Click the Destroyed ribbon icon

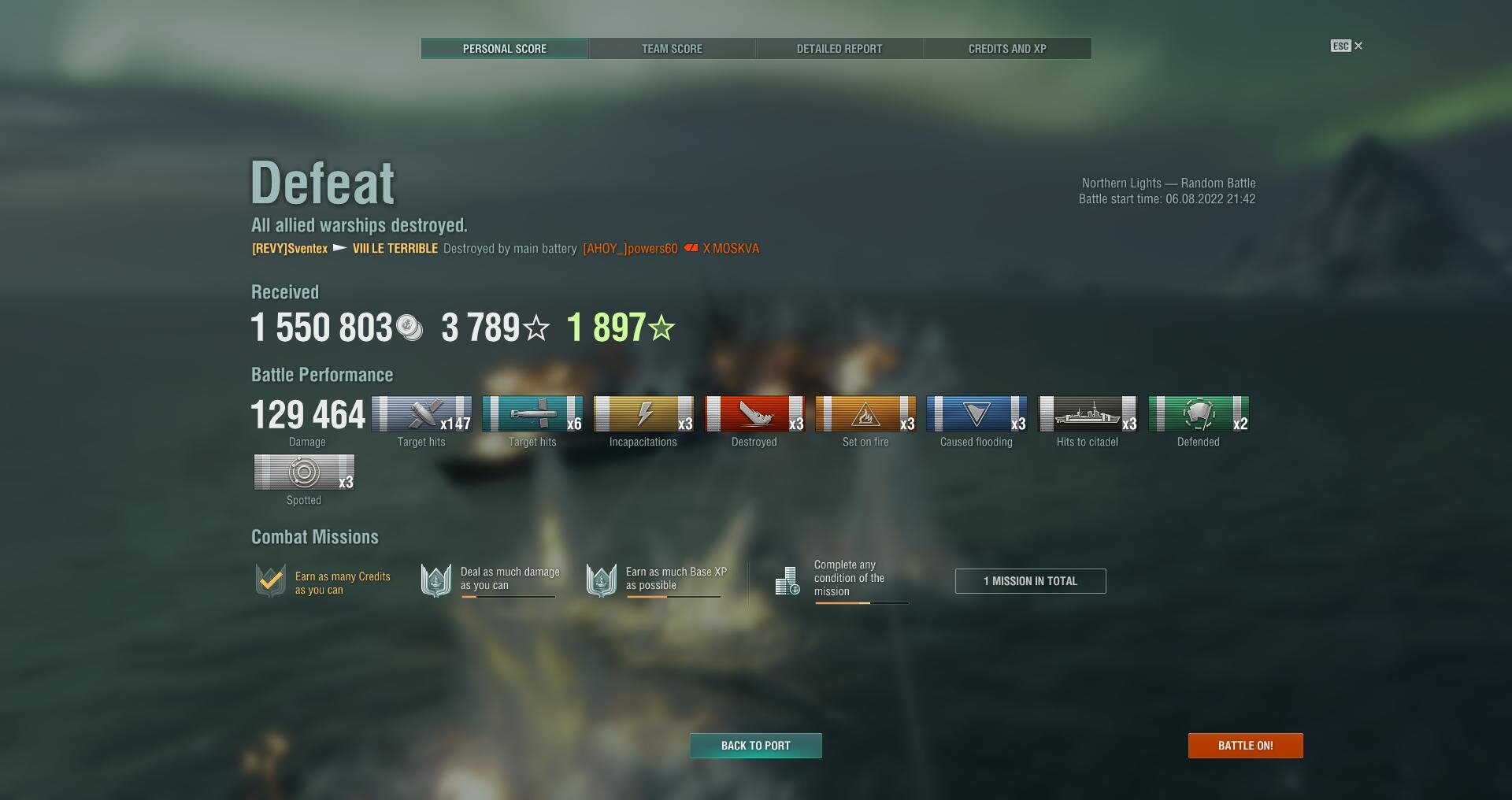pos(754,414)
